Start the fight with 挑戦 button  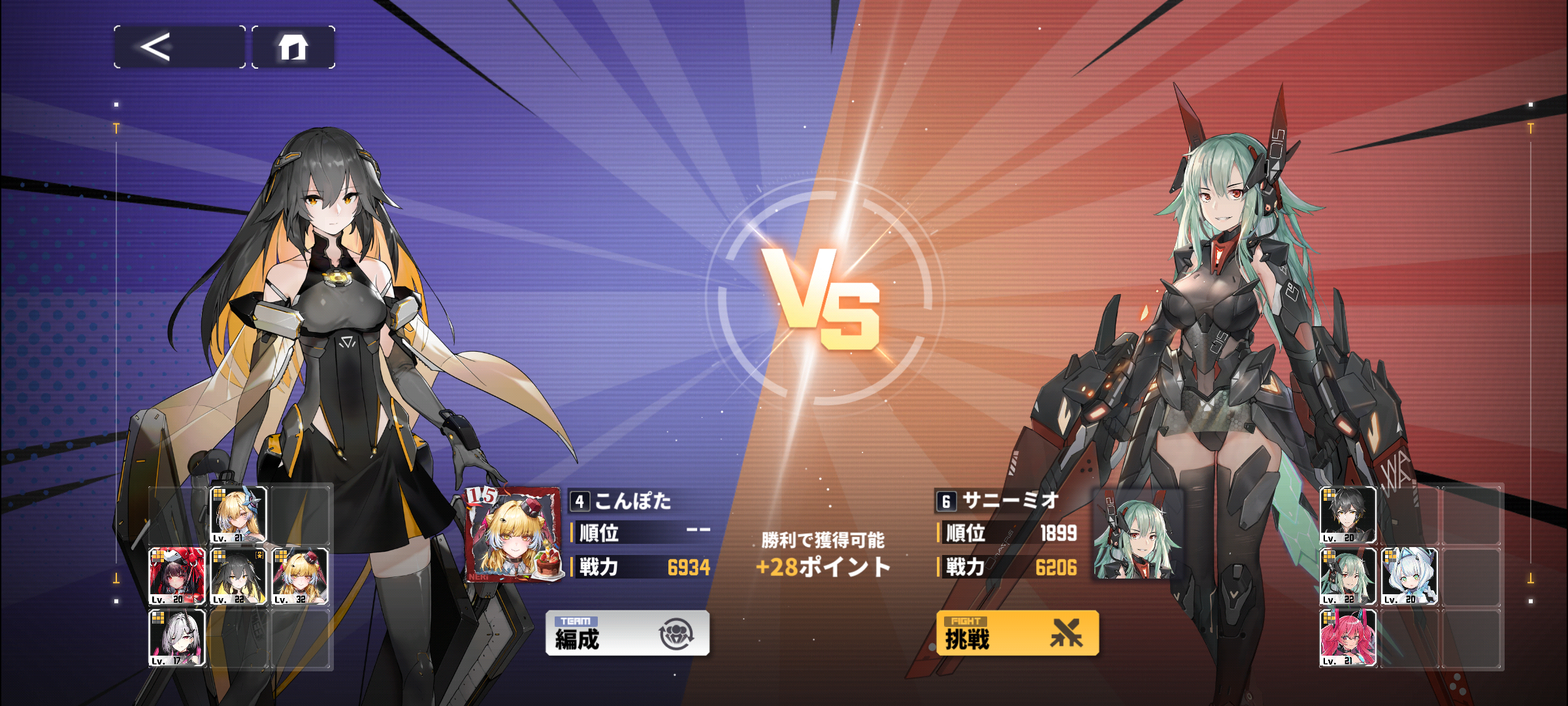1017,633
